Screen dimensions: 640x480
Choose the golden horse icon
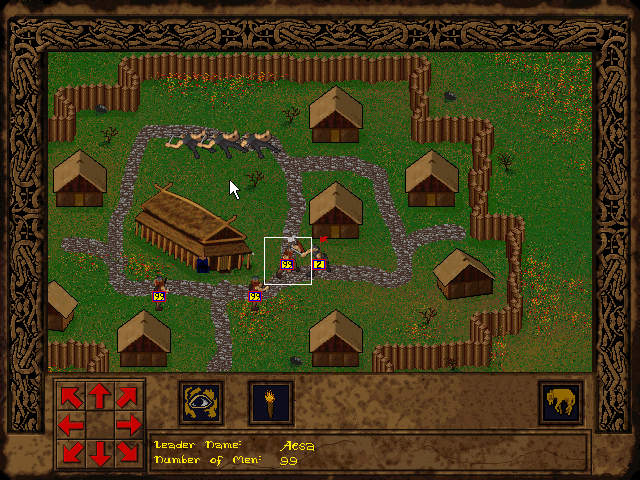click(560, 403)
